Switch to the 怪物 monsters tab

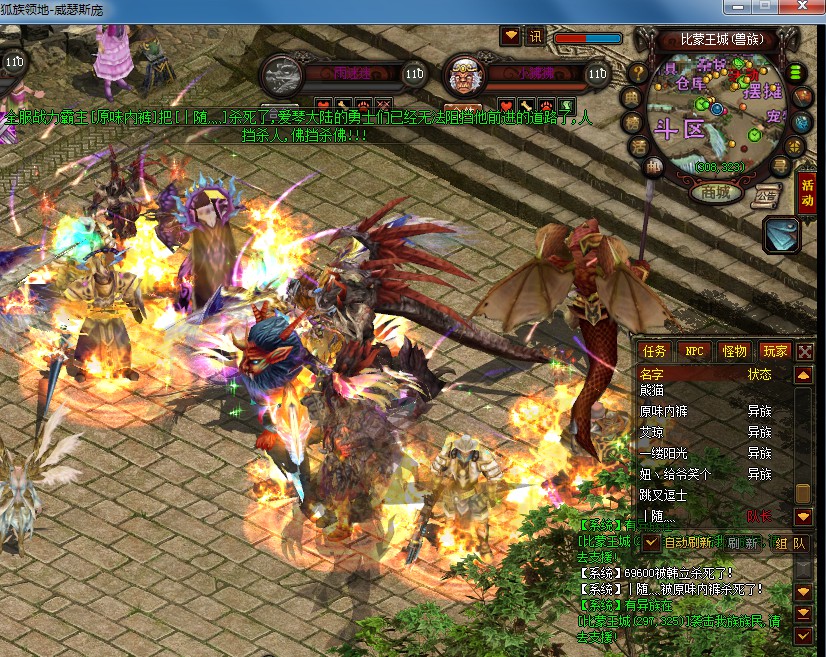pyautogui.click(x=734, y=351)
